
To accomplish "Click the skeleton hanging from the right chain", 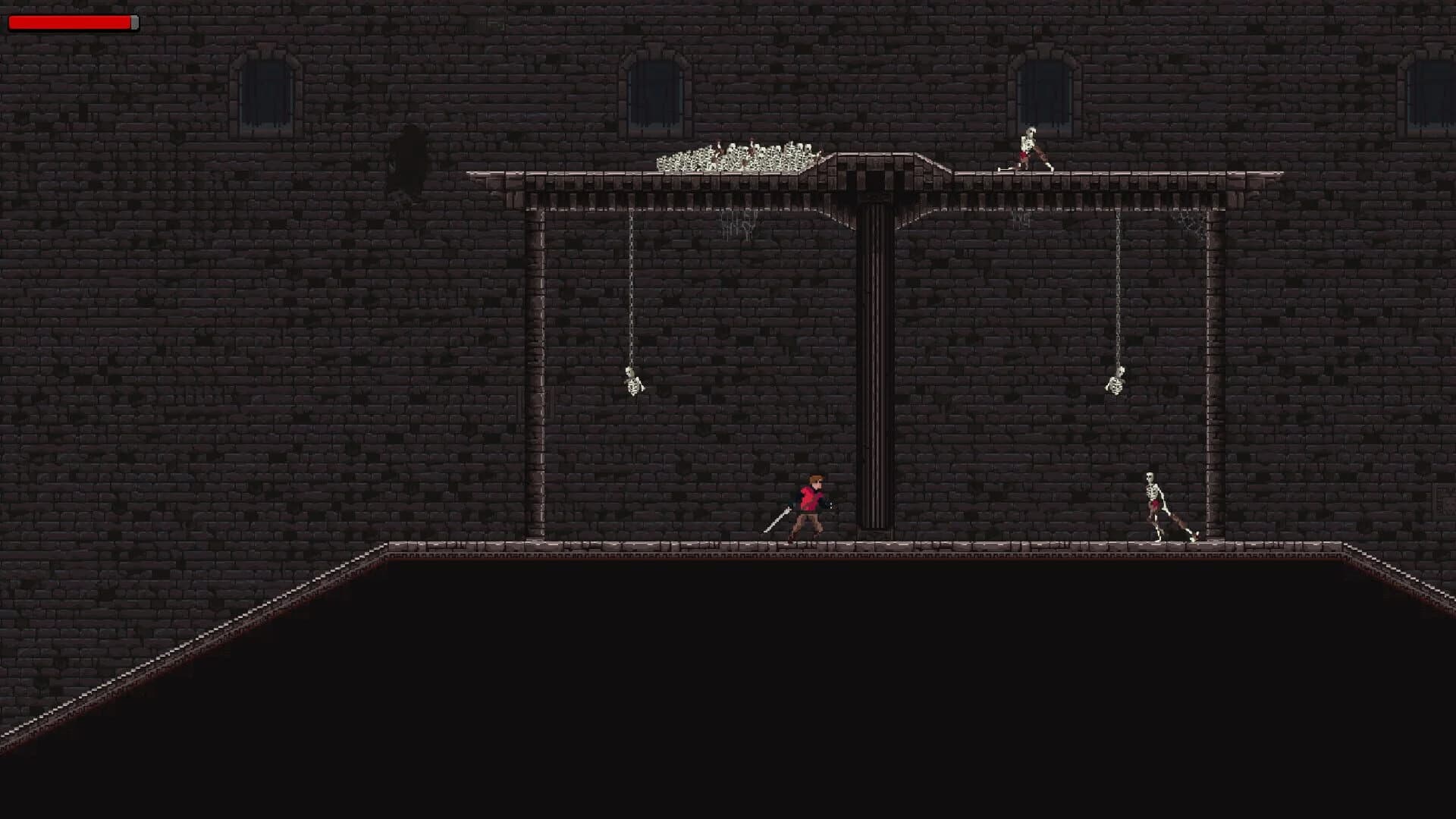I will point(1115,387).
